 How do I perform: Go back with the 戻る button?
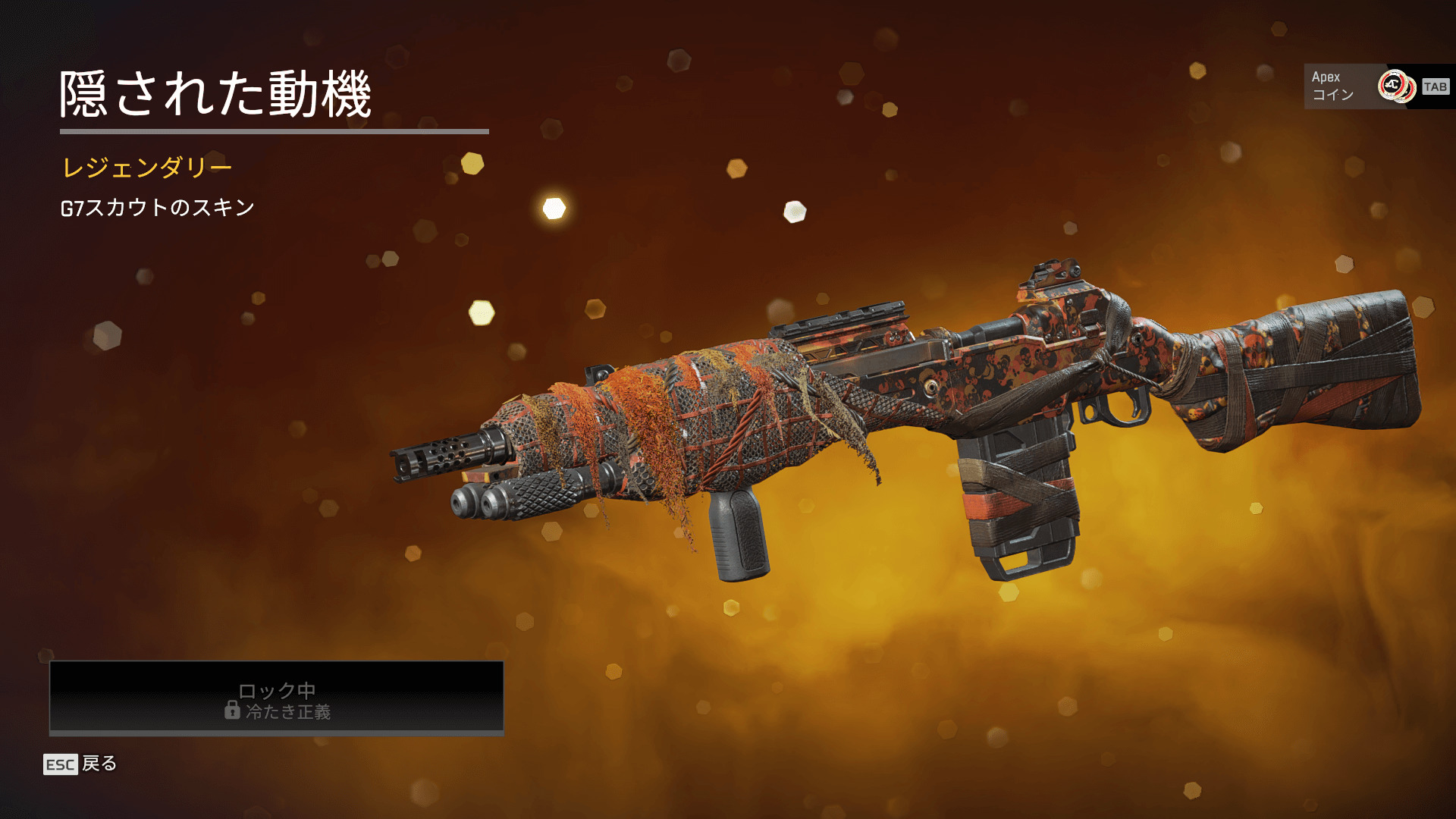point(81,764)
